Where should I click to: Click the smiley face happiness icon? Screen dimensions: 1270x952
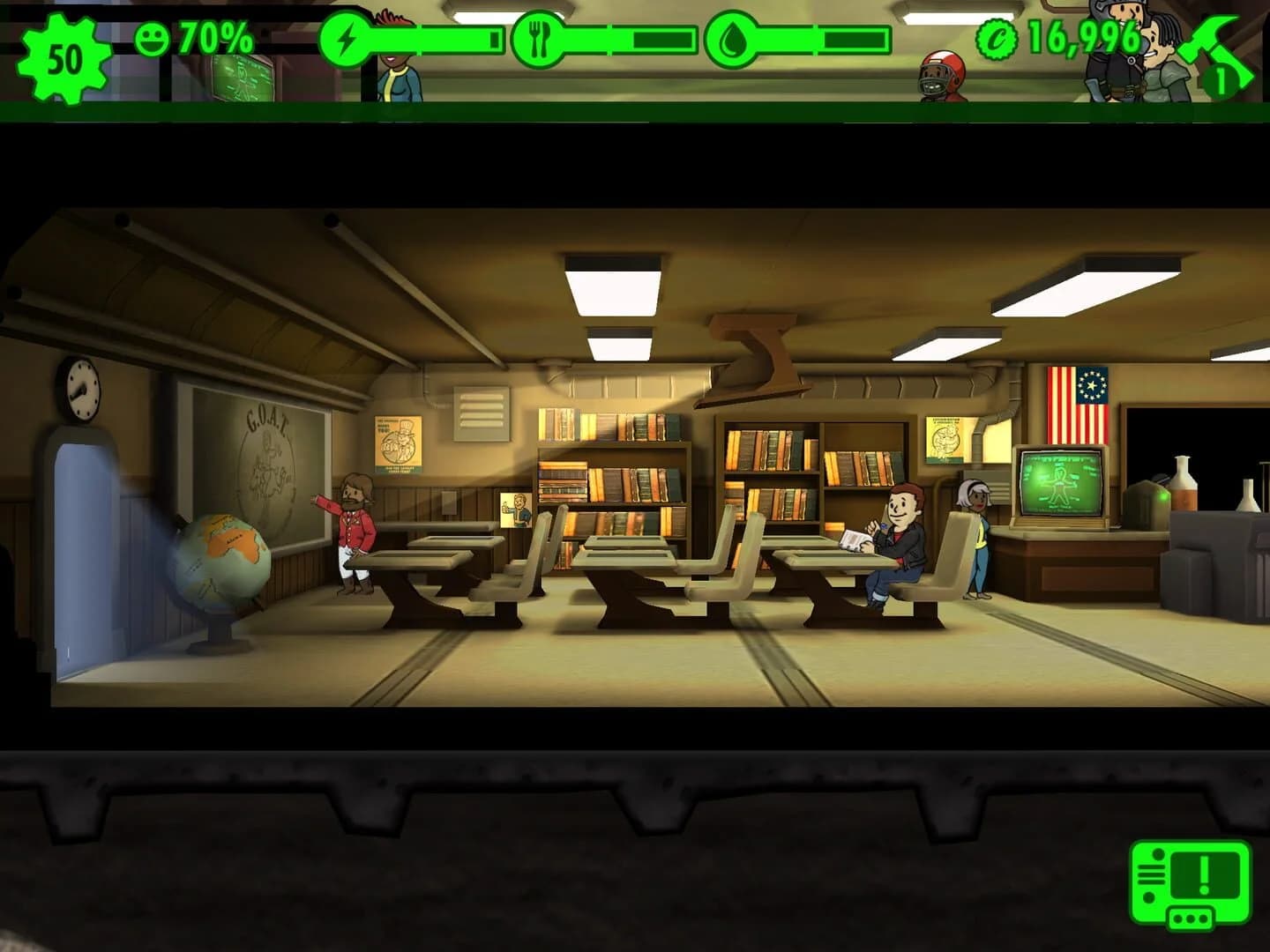tap(154, 37)
